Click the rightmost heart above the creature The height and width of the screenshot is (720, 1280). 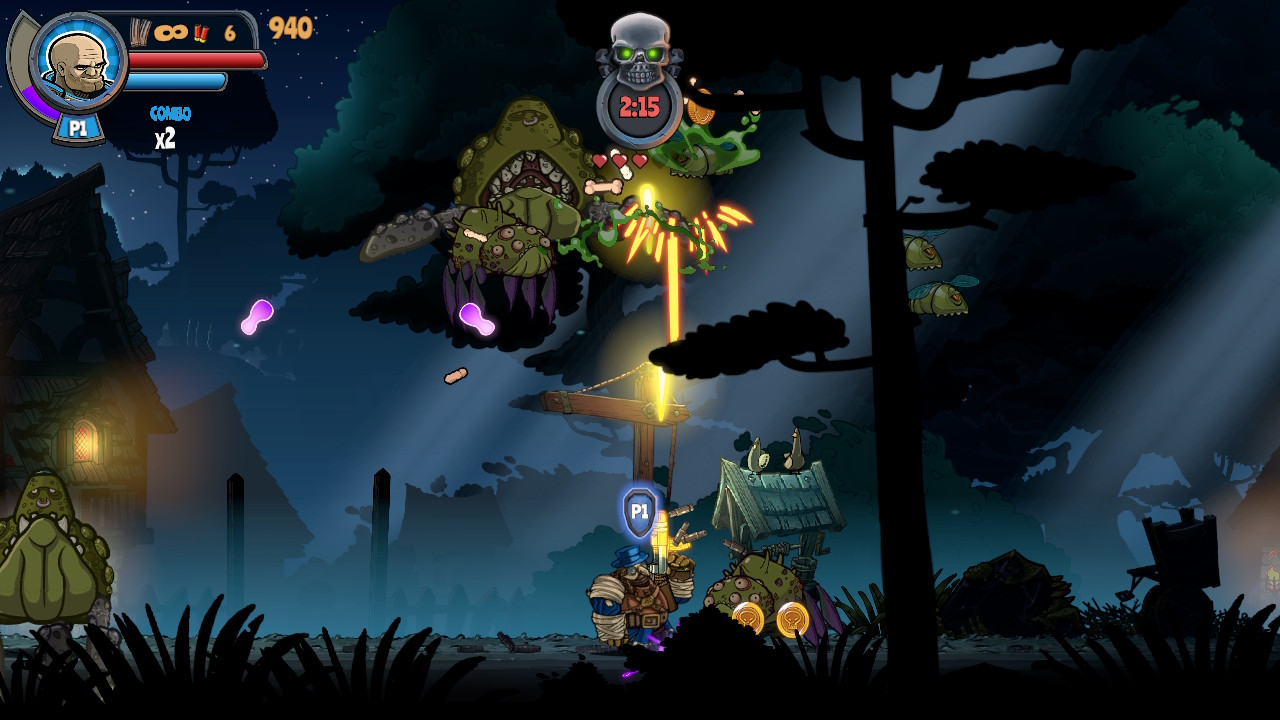640,160
